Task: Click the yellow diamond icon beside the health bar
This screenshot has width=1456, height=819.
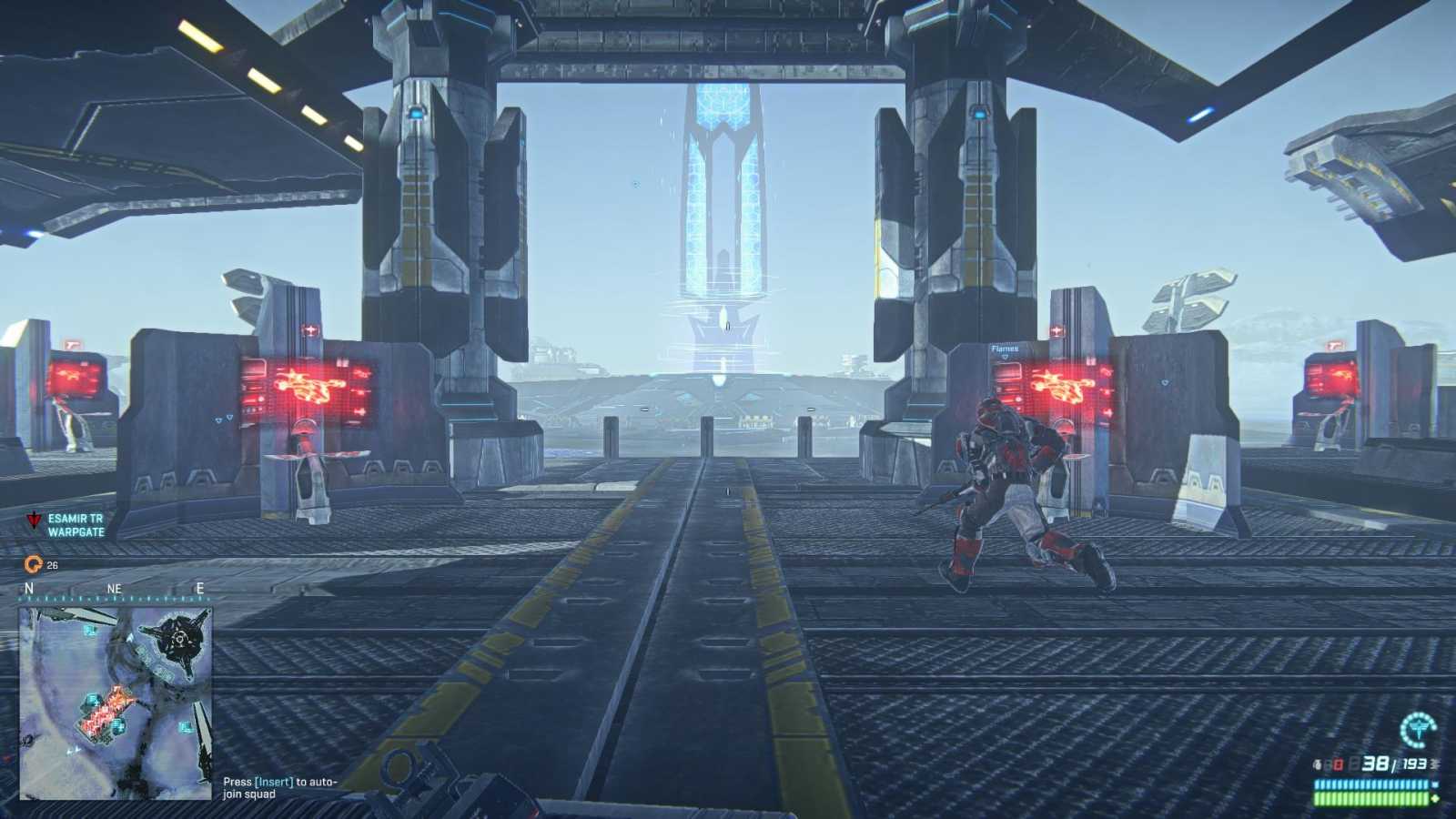Action: pos(1435,798)
